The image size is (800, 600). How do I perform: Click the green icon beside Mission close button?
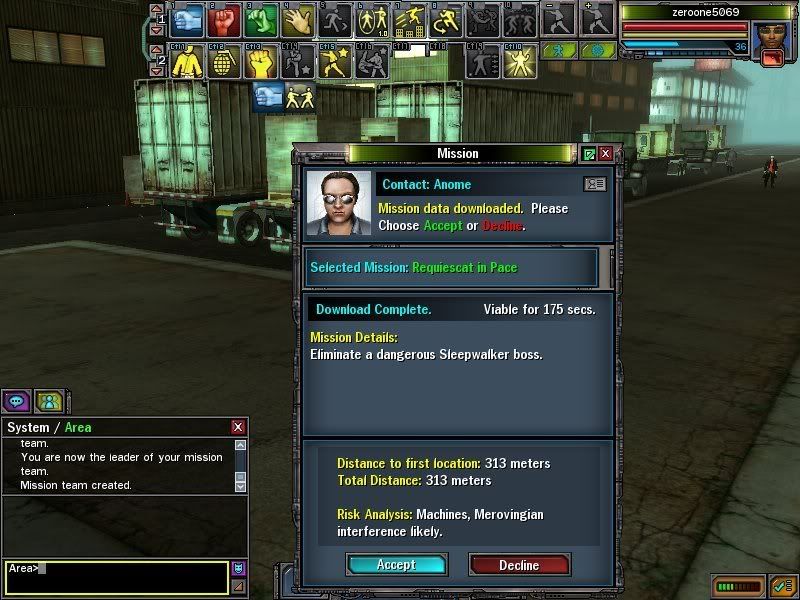coord(589,154)
